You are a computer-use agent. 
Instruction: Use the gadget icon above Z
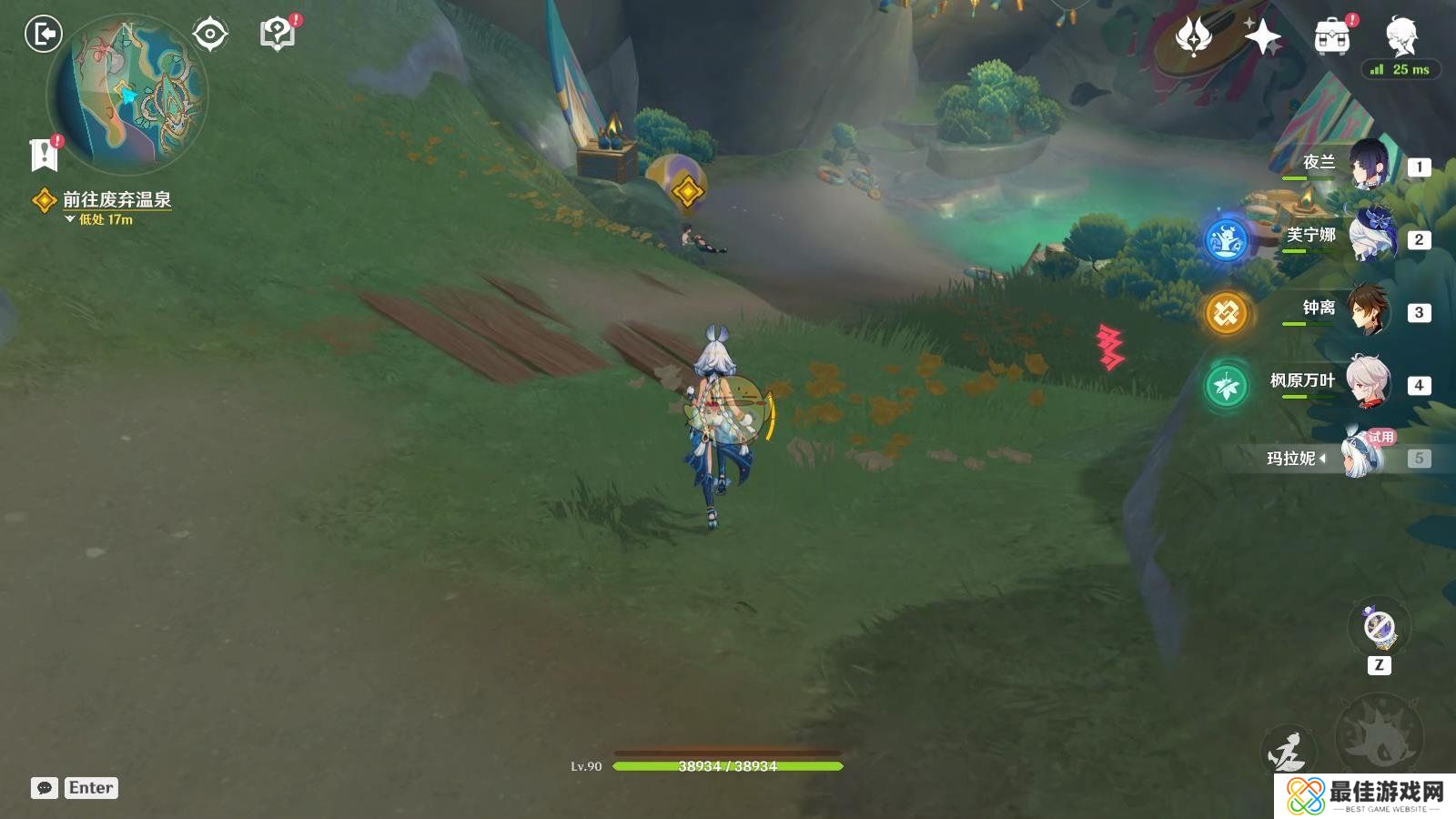[1379, 627]
